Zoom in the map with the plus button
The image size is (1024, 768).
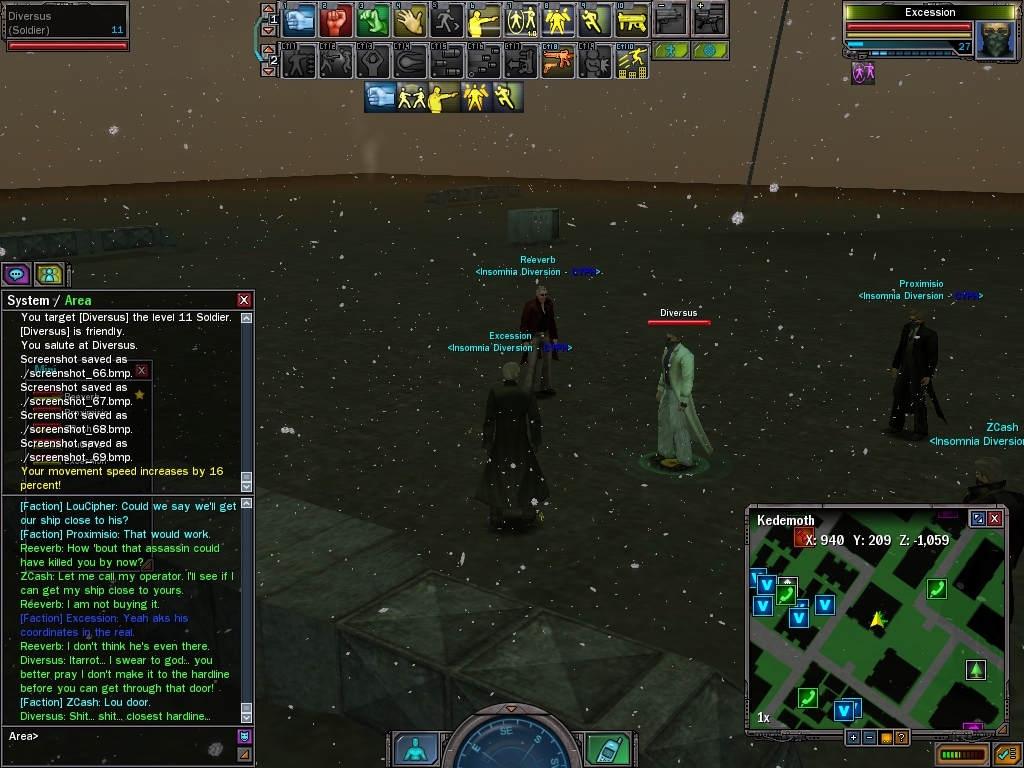(x=853, y=738)
